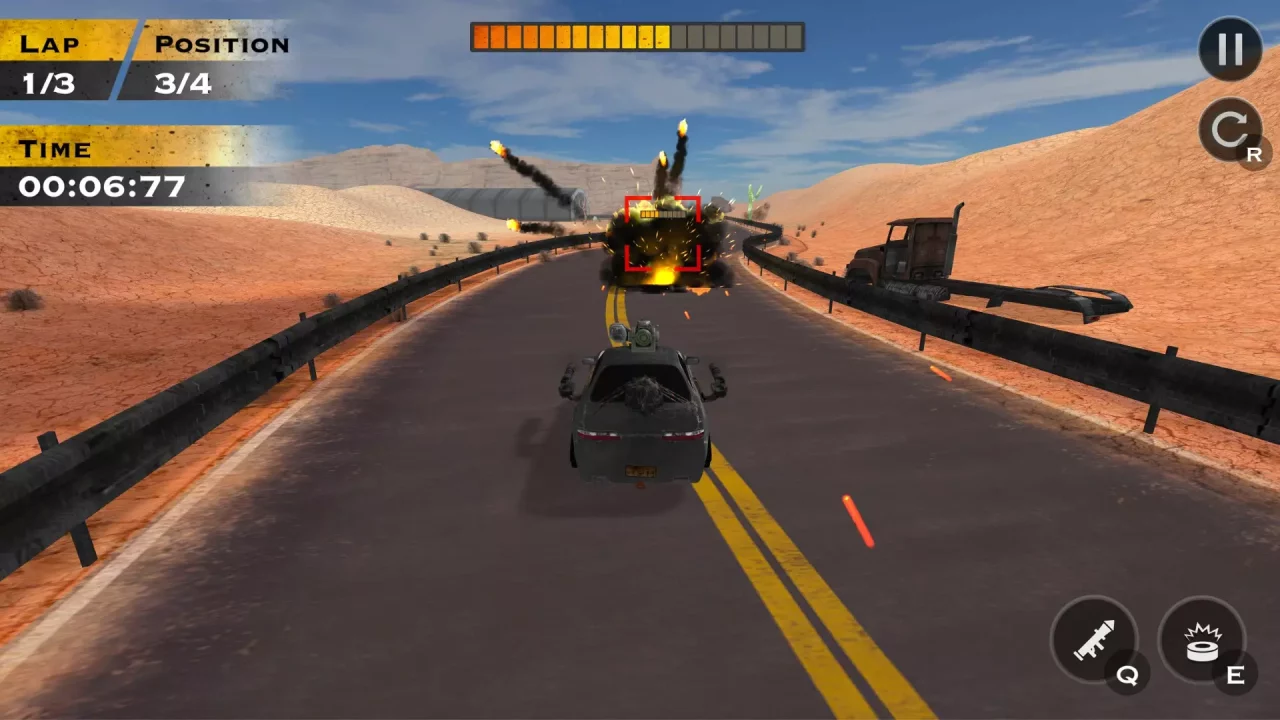The image size is (1280, 720).
Task: Click the pause icon in top right
Action: [x=1229, y=50]
